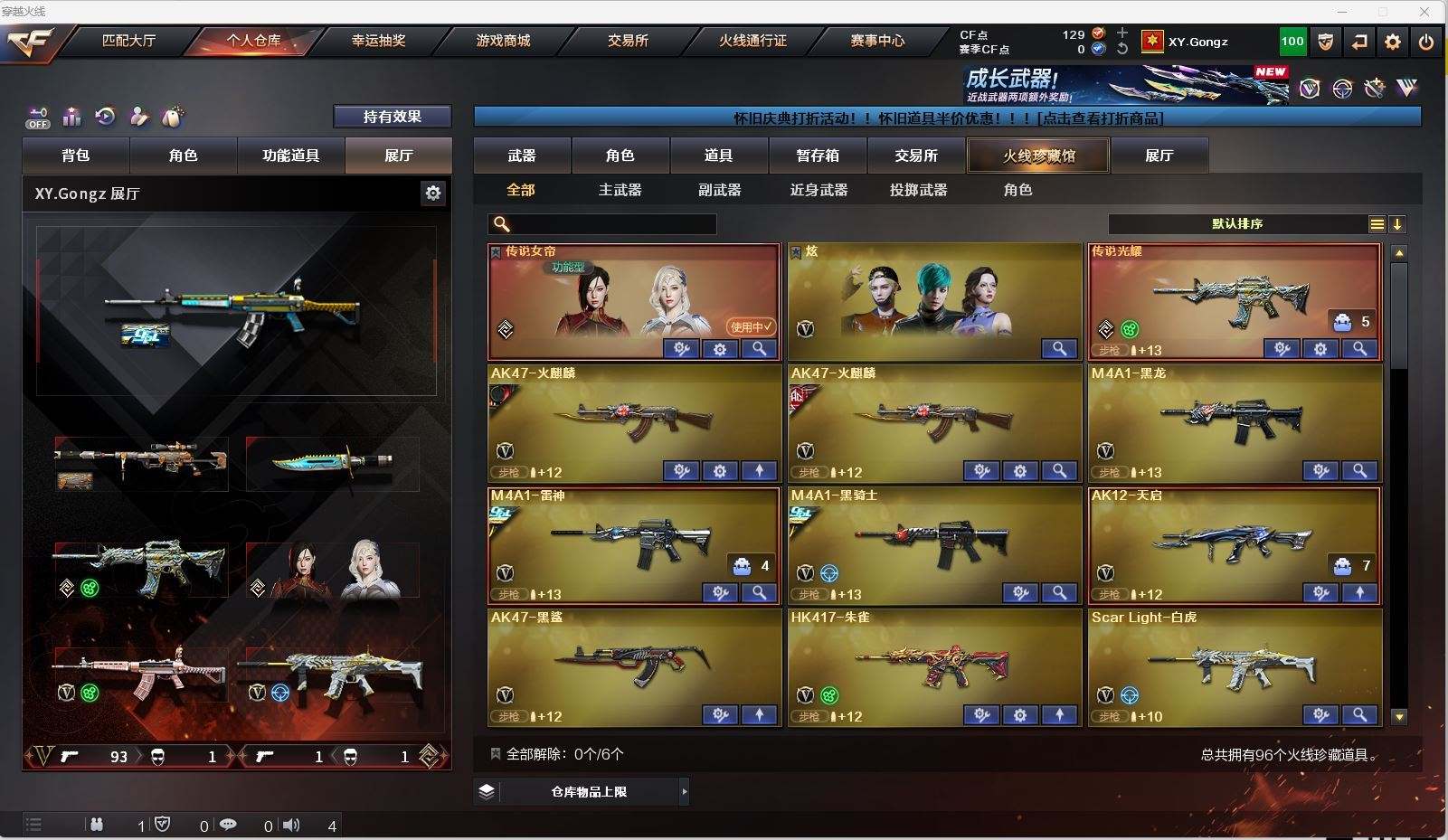Open the 交易所 menu in top navigation
The width and height of the screenshot is (1448, 840).
[x=628, y=41]
